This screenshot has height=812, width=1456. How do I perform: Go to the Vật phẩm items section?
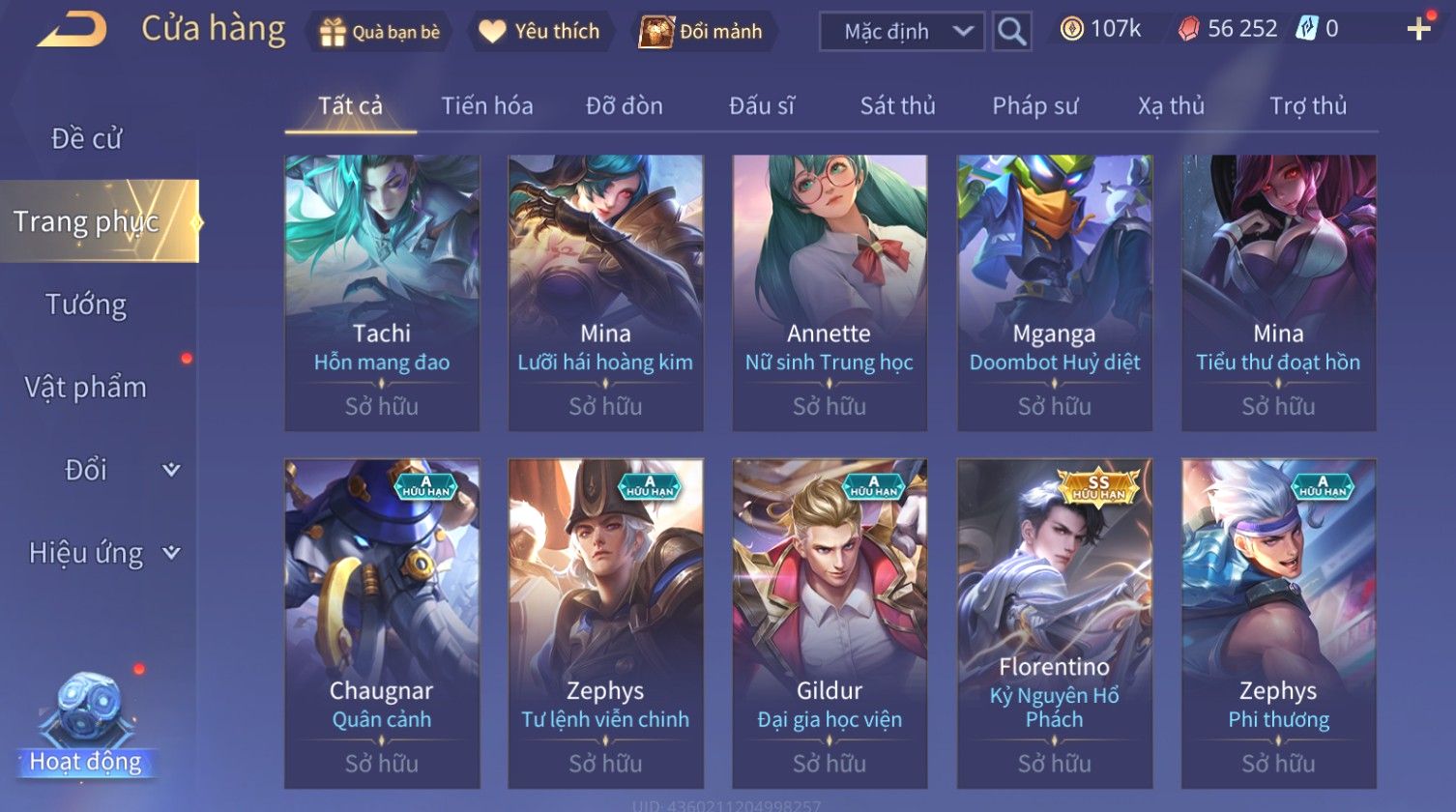coord(86,388)
